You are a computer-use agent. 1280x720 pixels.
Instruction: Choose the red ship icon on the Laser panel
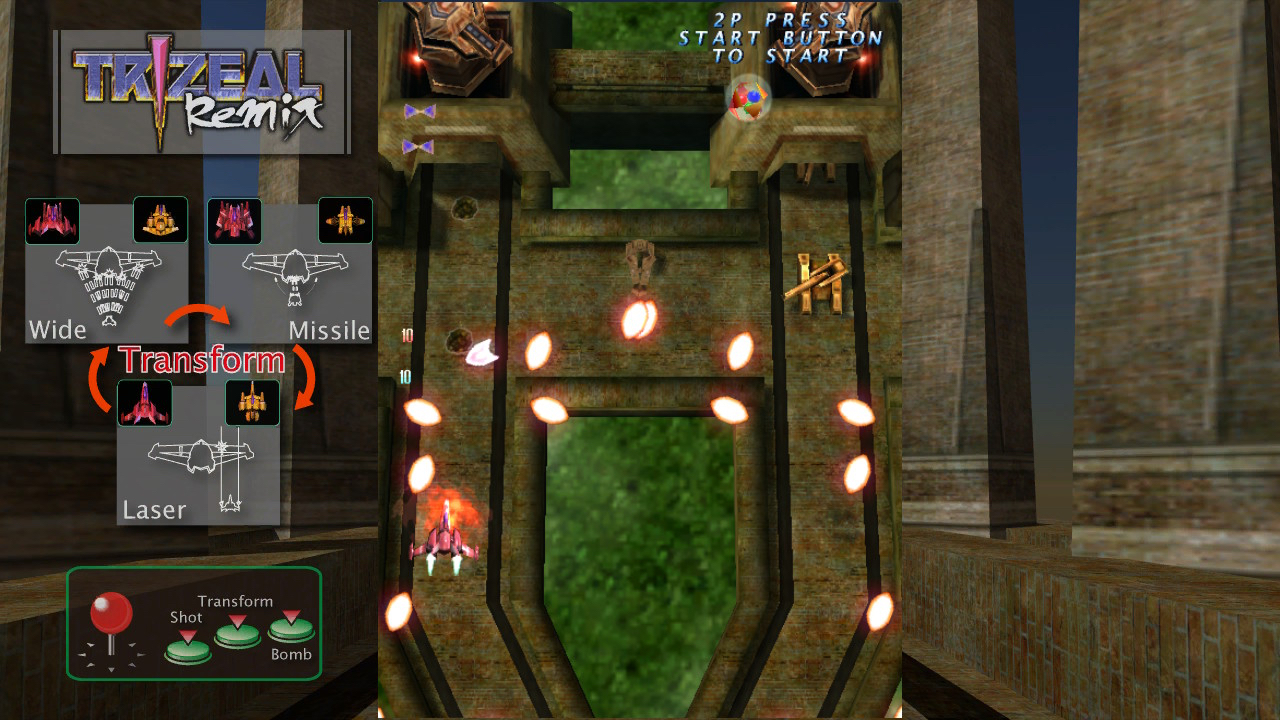tap(144, 403)
